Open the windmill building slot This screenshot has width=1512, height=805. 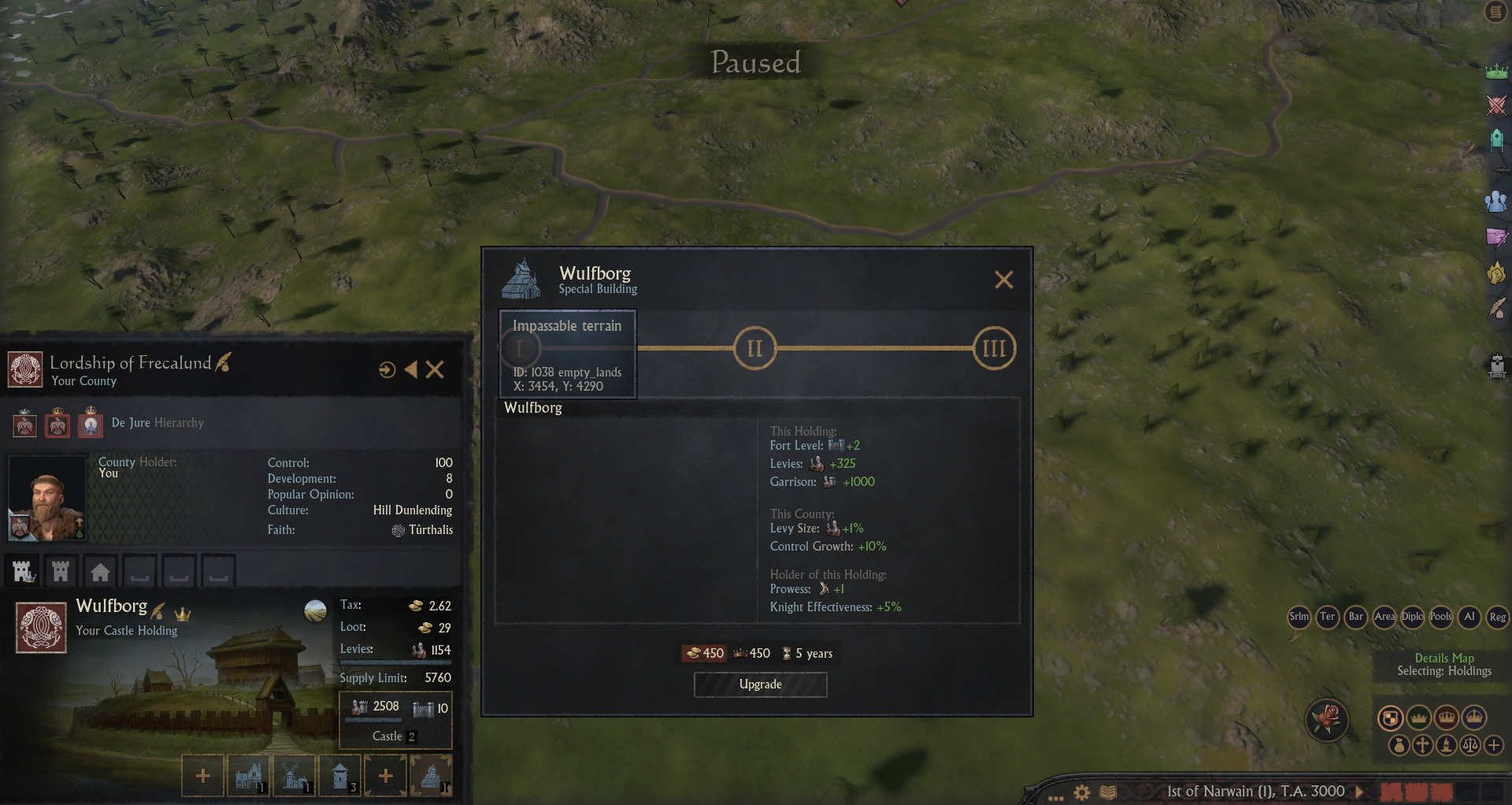pyautogui.click(x=295, y=776)
